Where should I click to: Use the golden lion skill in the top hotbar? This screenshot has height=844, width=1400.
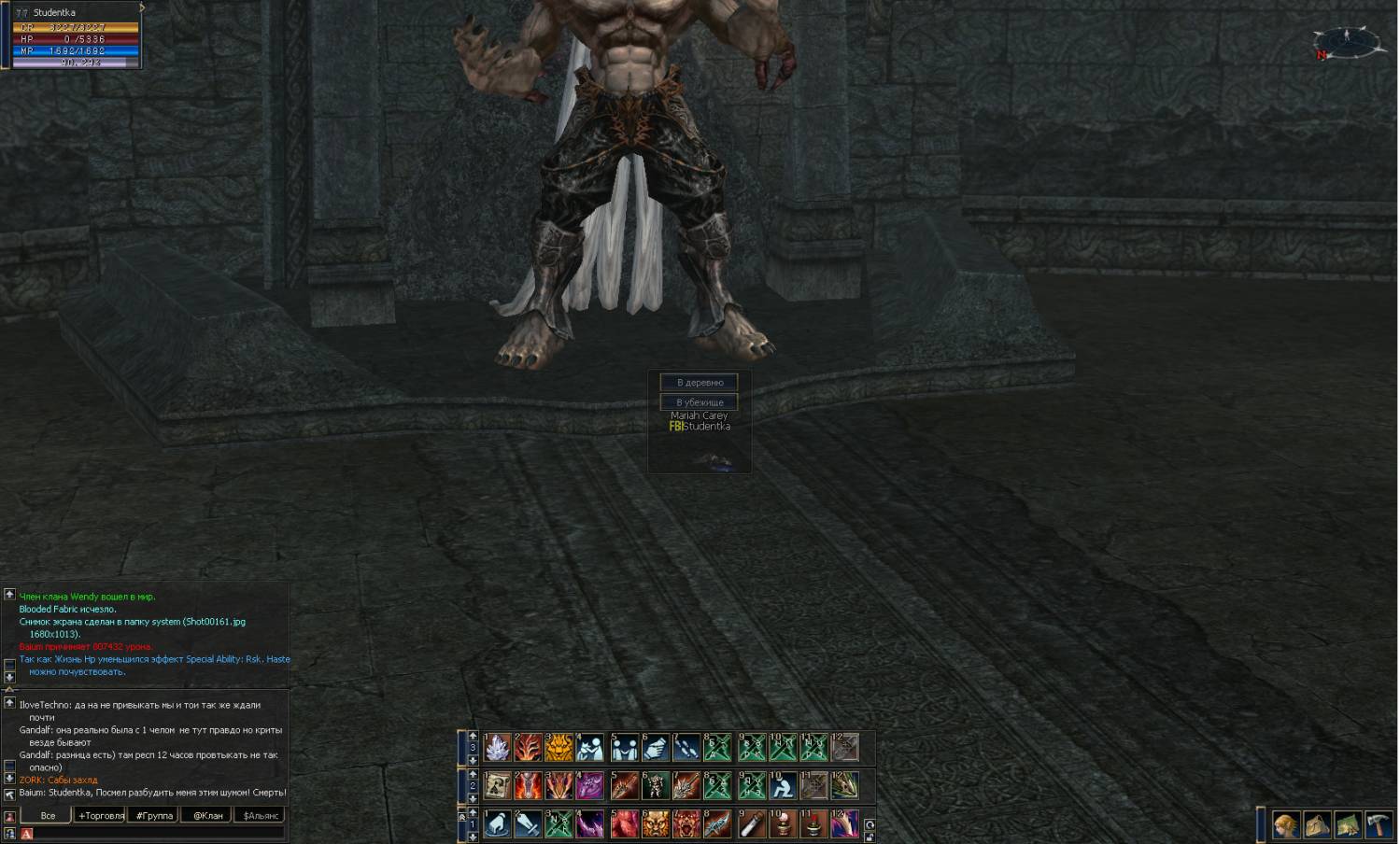coord(559,748)
